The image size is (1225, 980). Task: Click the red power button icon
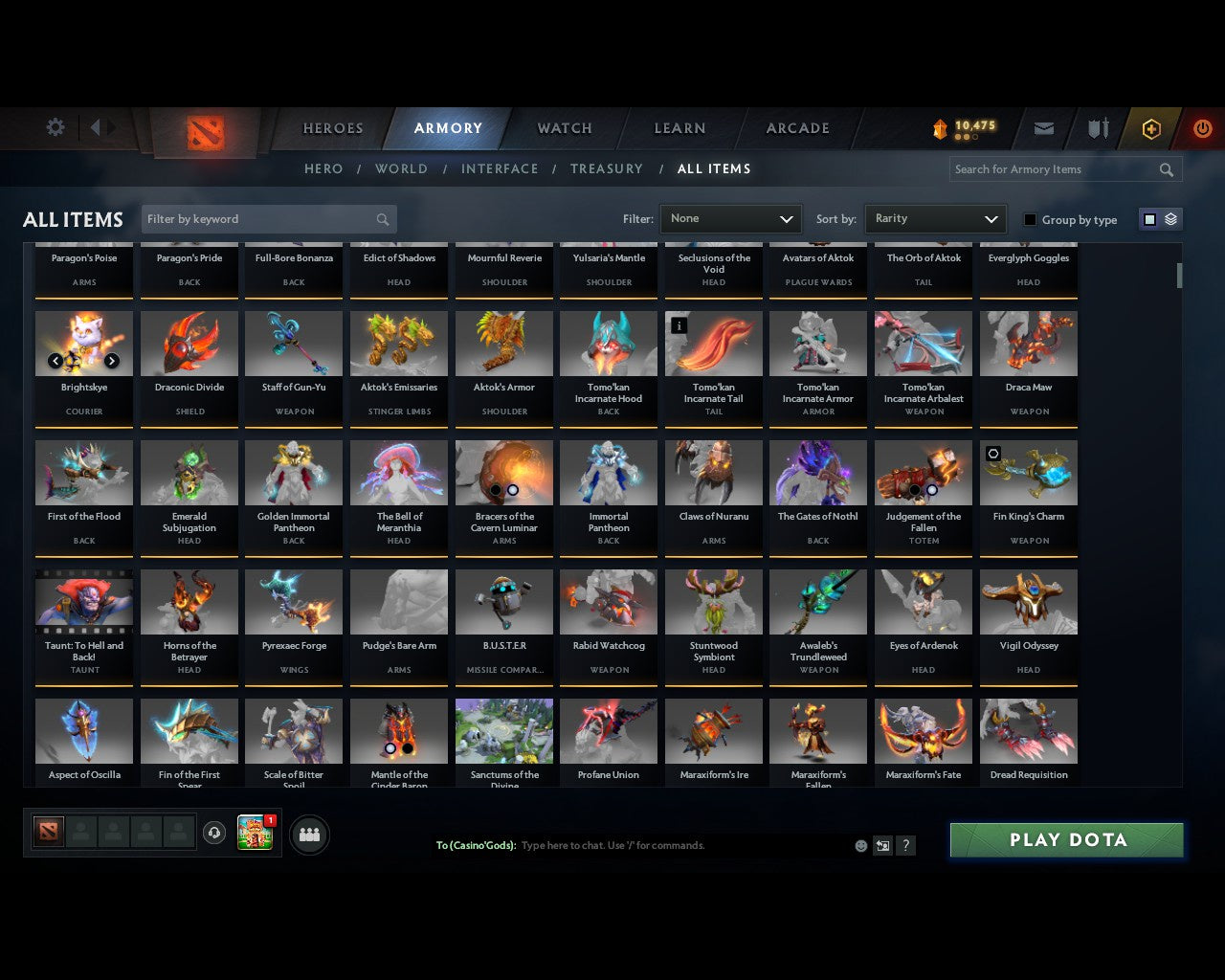point(1202,127)
